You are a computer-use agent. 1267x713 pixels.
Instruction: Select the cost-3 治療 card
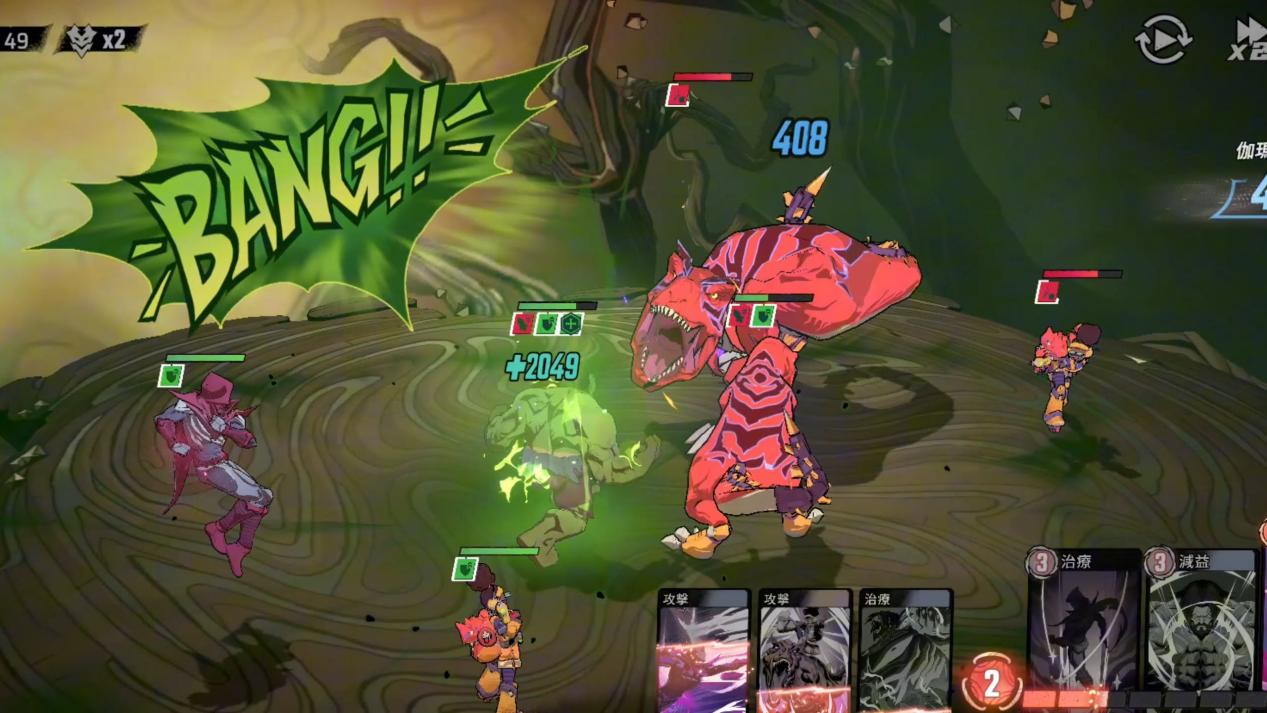point(1084,620)
